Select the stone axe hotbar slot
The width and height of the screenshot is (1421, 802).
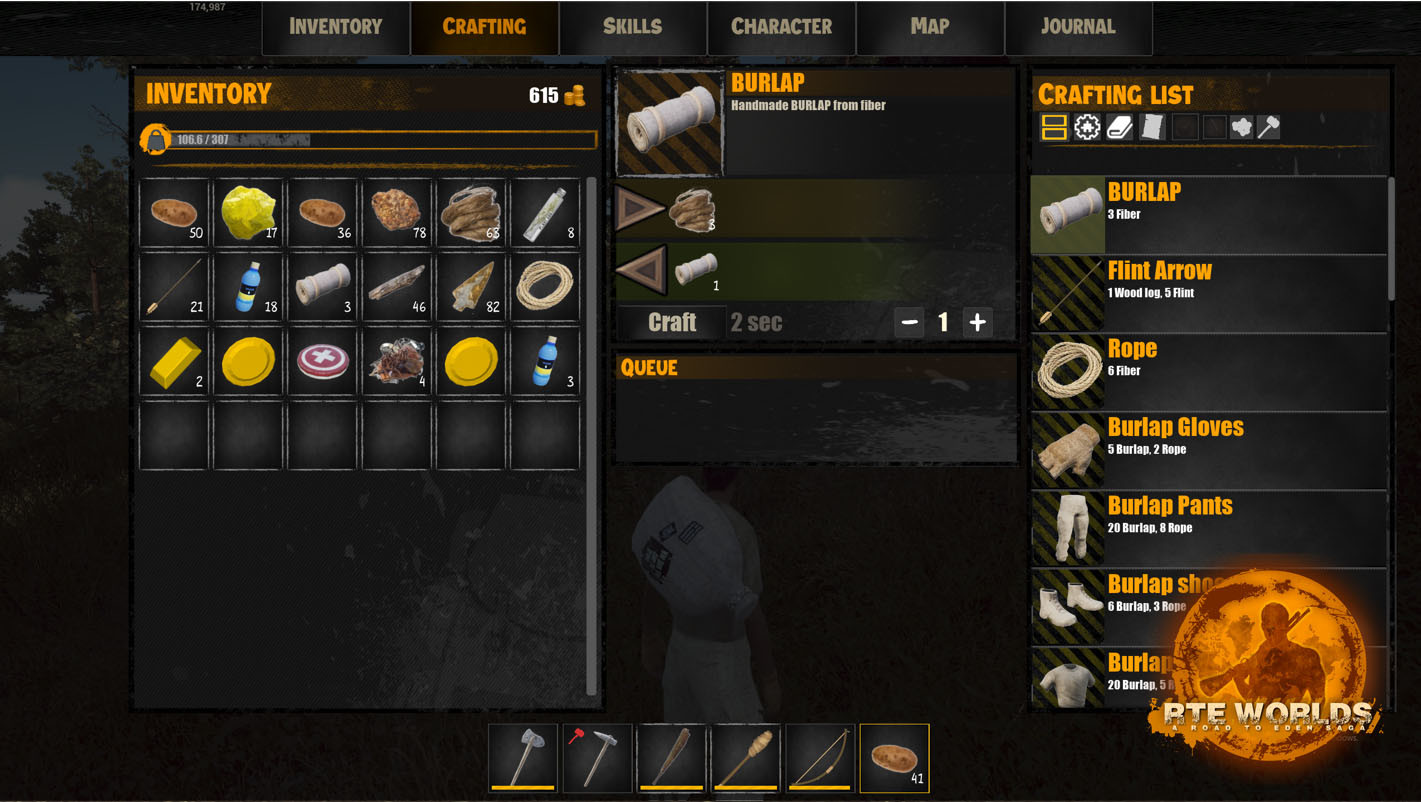523,758
